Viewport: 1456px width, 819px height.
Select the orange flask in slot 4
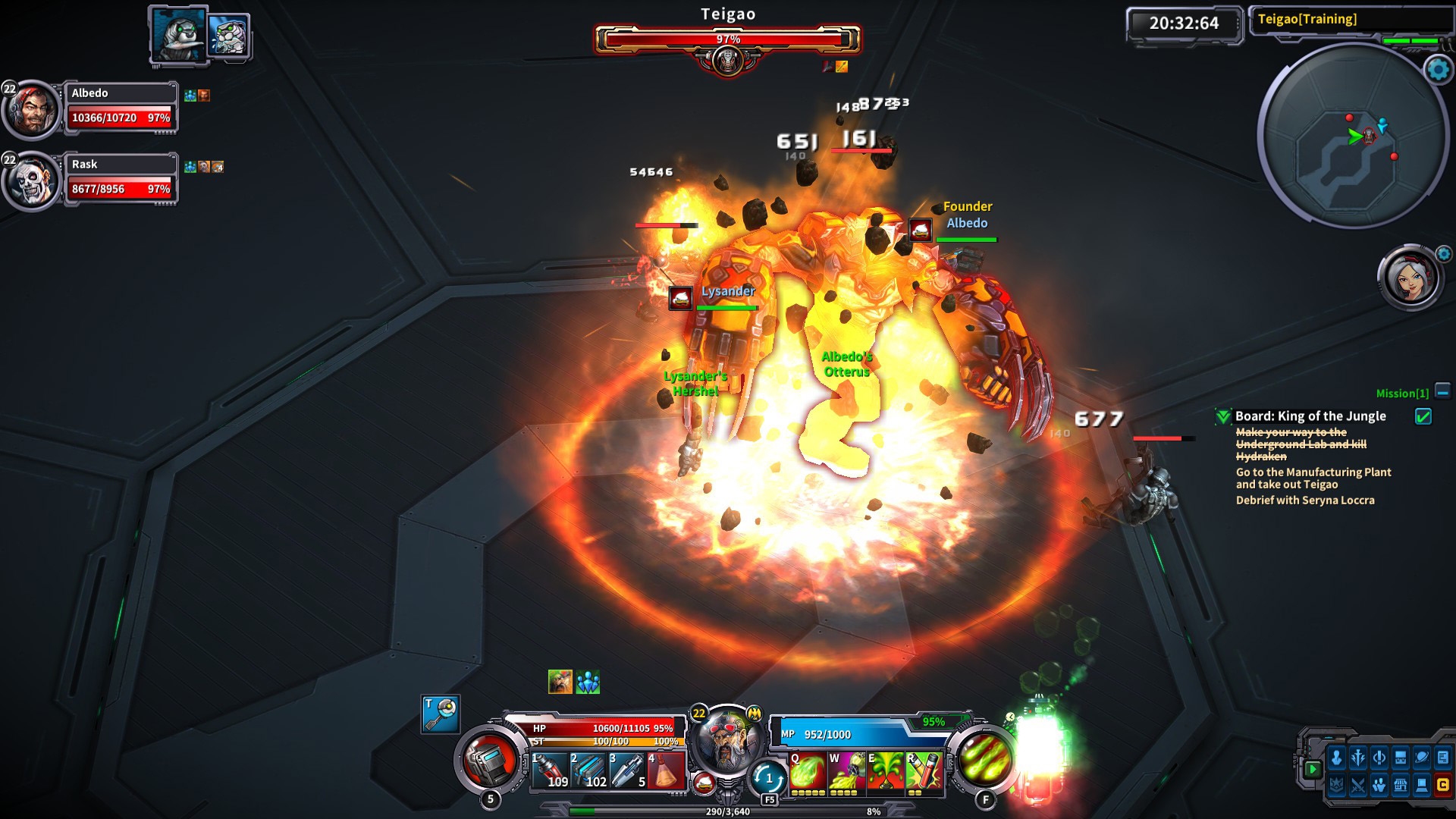667,771
